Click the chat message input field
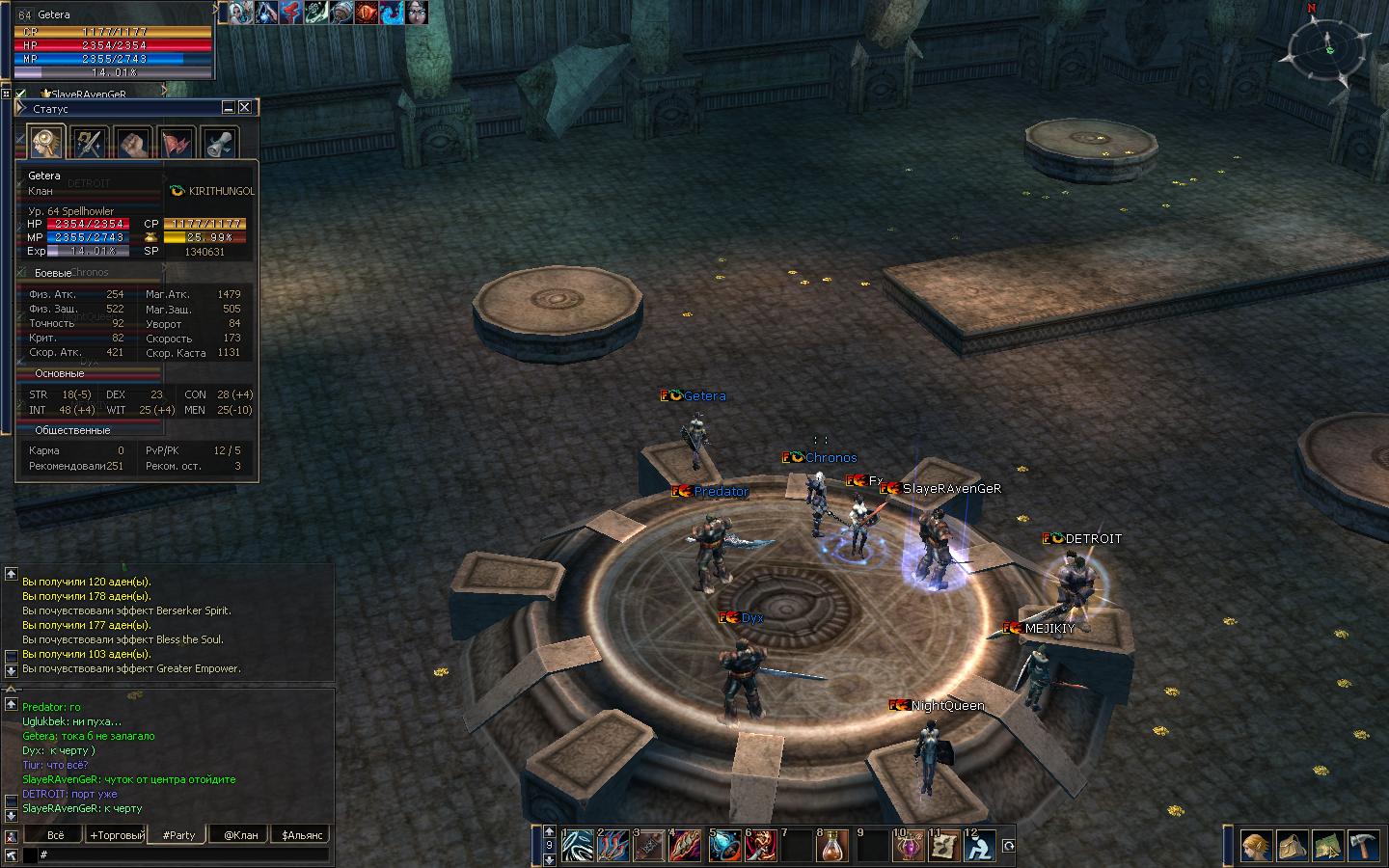 pos(183,854)
